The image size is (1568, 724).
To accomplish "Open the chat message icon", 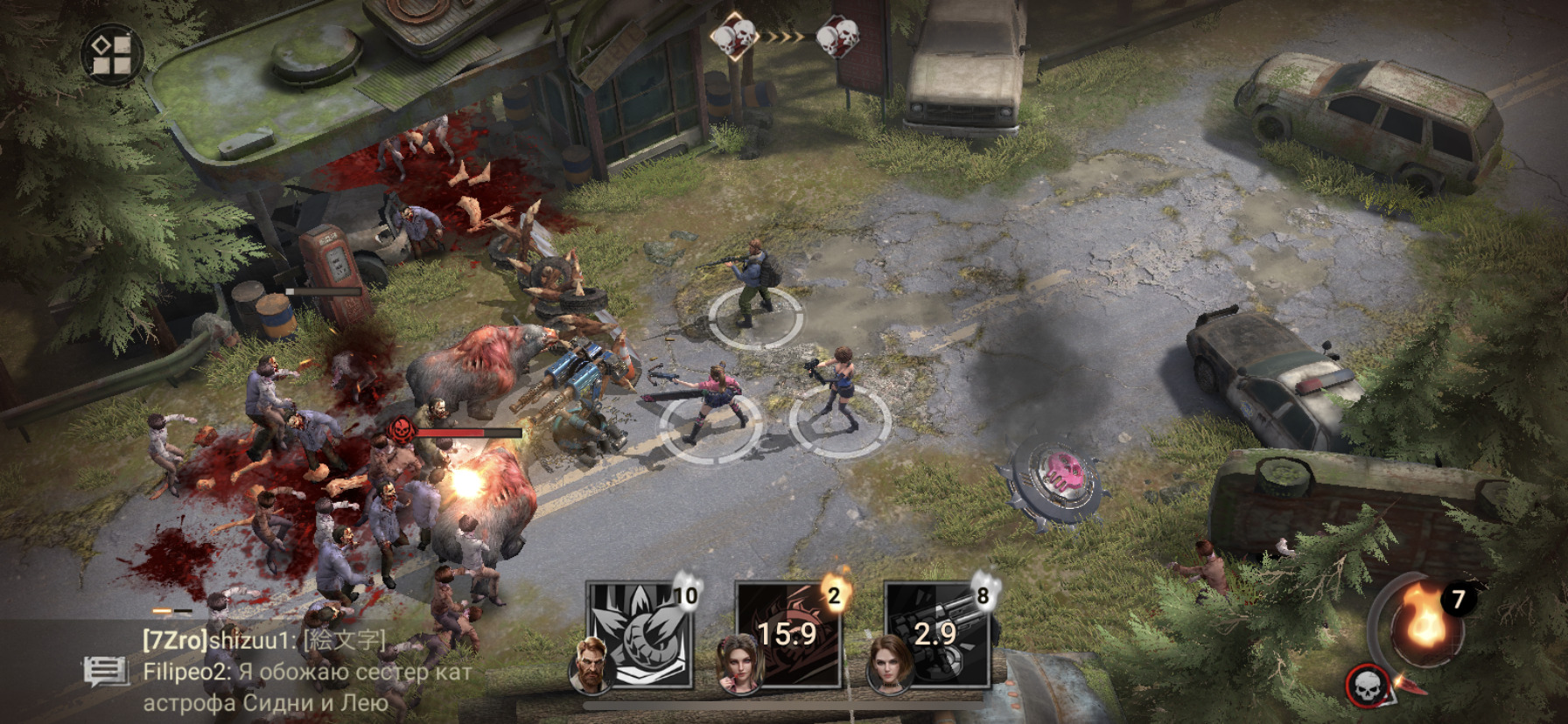I will [106, 672].
